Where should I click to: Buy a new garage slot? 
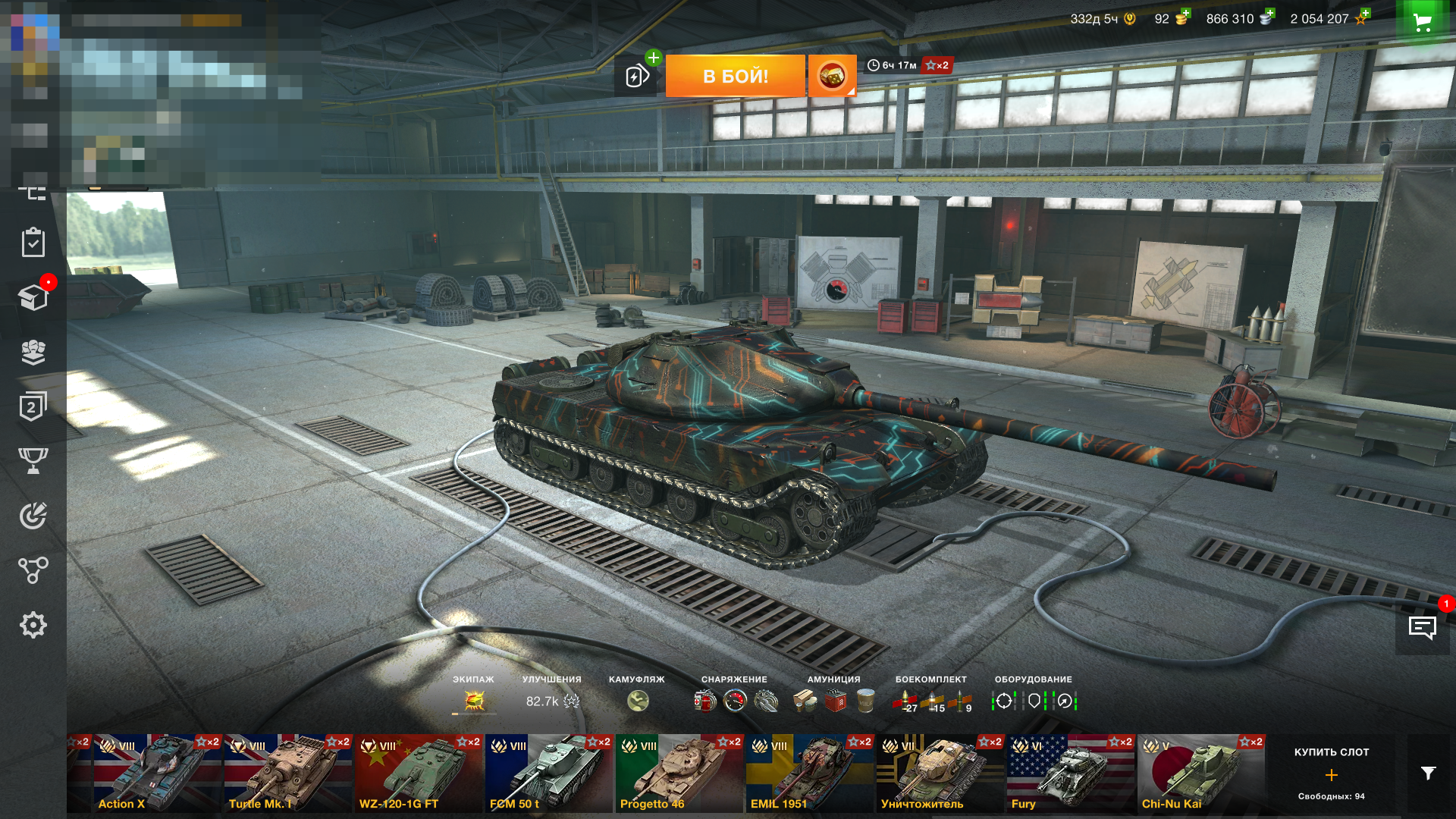(1332, 773)
